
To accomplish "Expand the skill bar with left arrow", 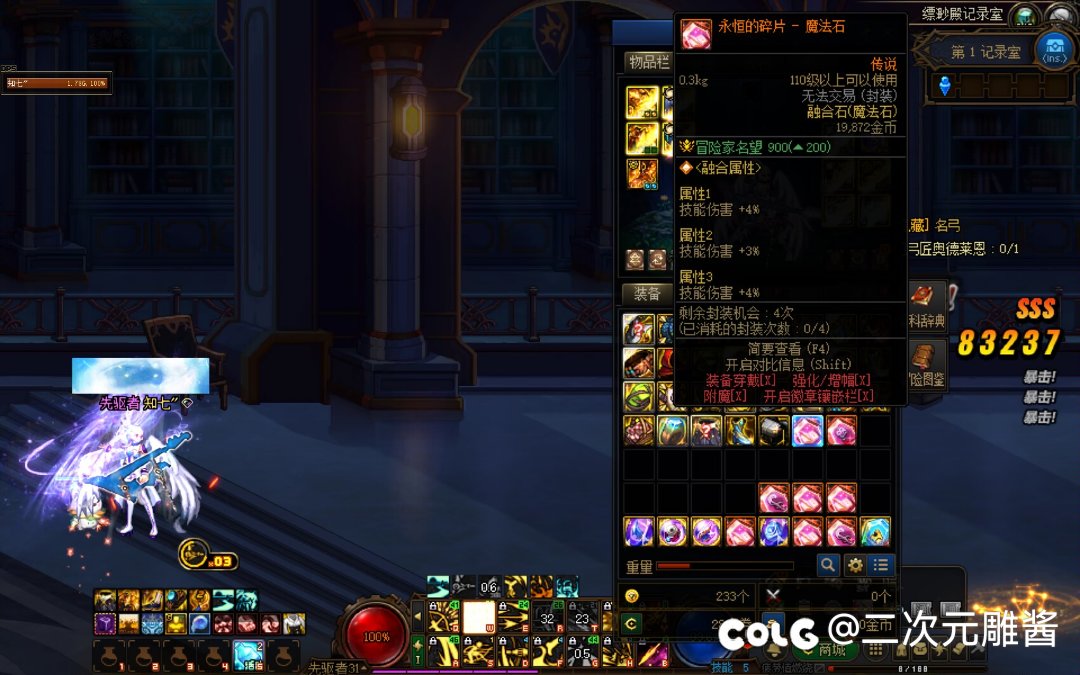I will [418, 617].
